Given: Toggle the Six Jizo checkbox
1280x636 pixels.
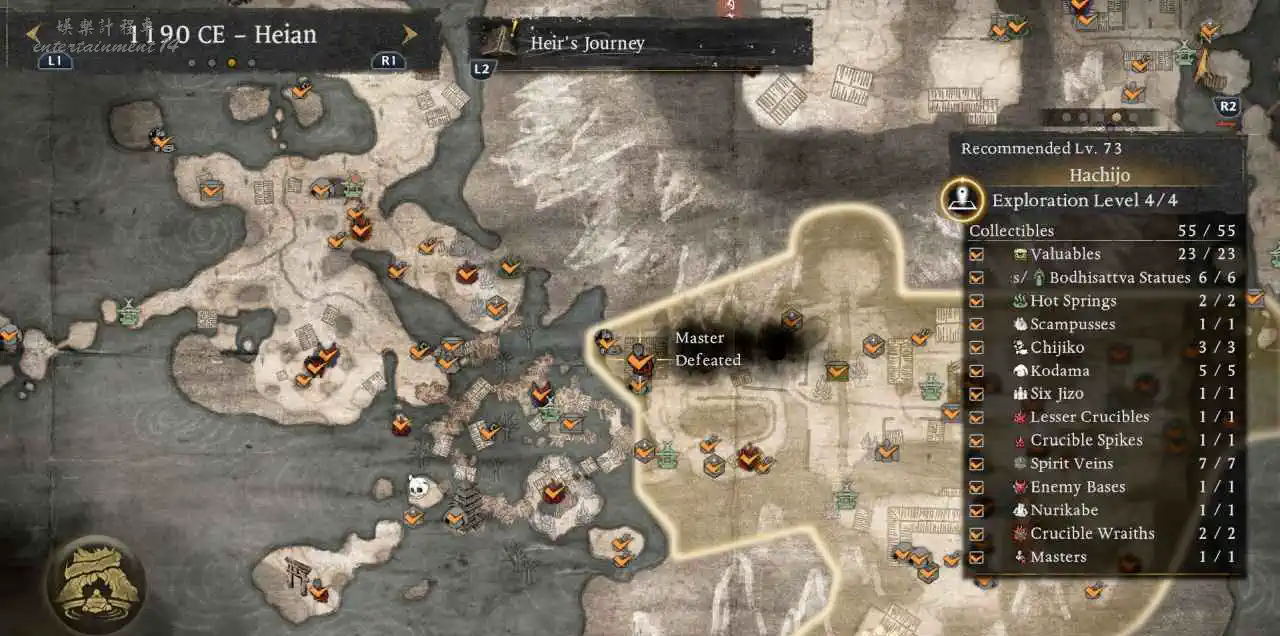Looking at the screenshot, I should [x=977, y=394].
